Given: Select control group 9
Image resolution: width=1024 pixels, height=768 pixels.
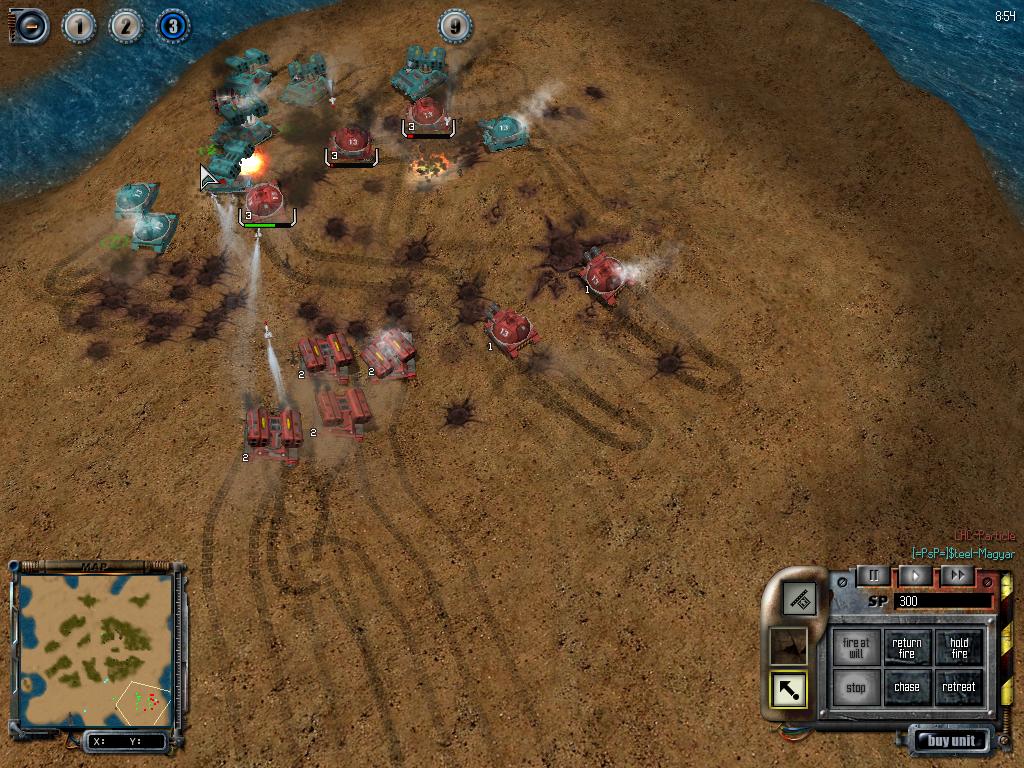Looking at the screenshot, I should (x=455, y=26).
